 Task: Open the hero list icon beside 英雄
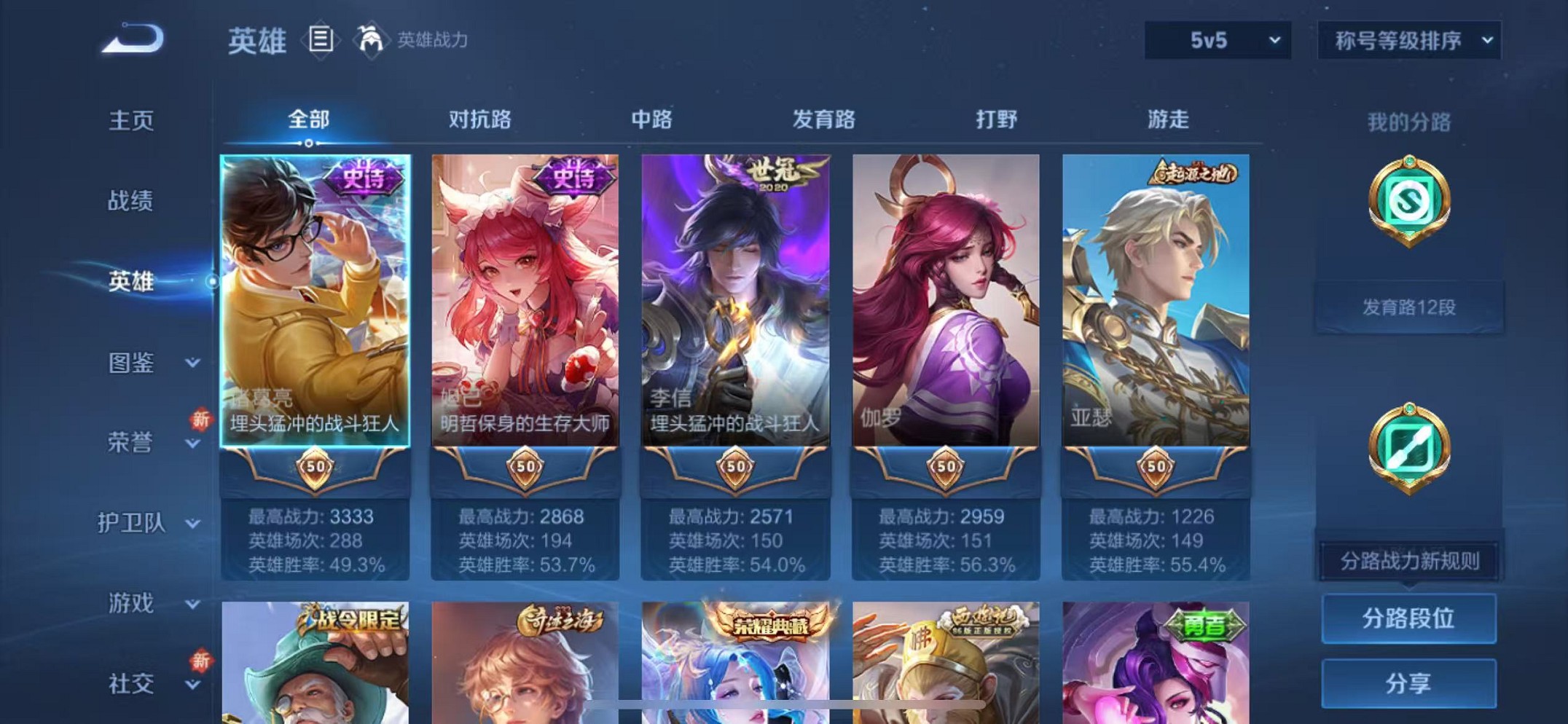pos(319,40)
